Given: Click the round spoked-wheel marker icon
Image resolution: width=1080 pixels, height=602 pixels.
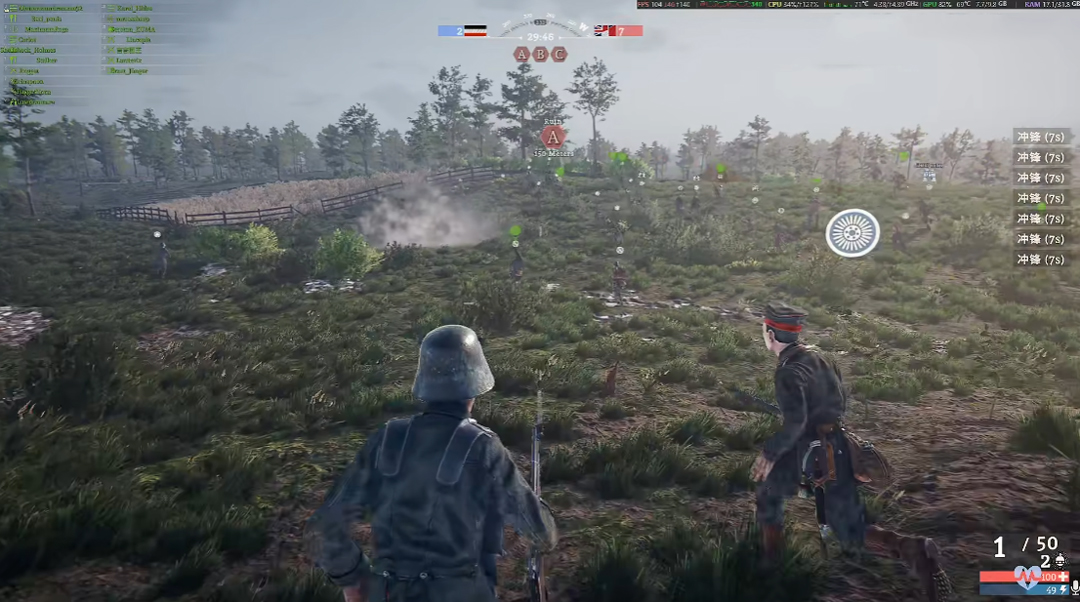Looking at the screenshot, I should tap(852, 233).
